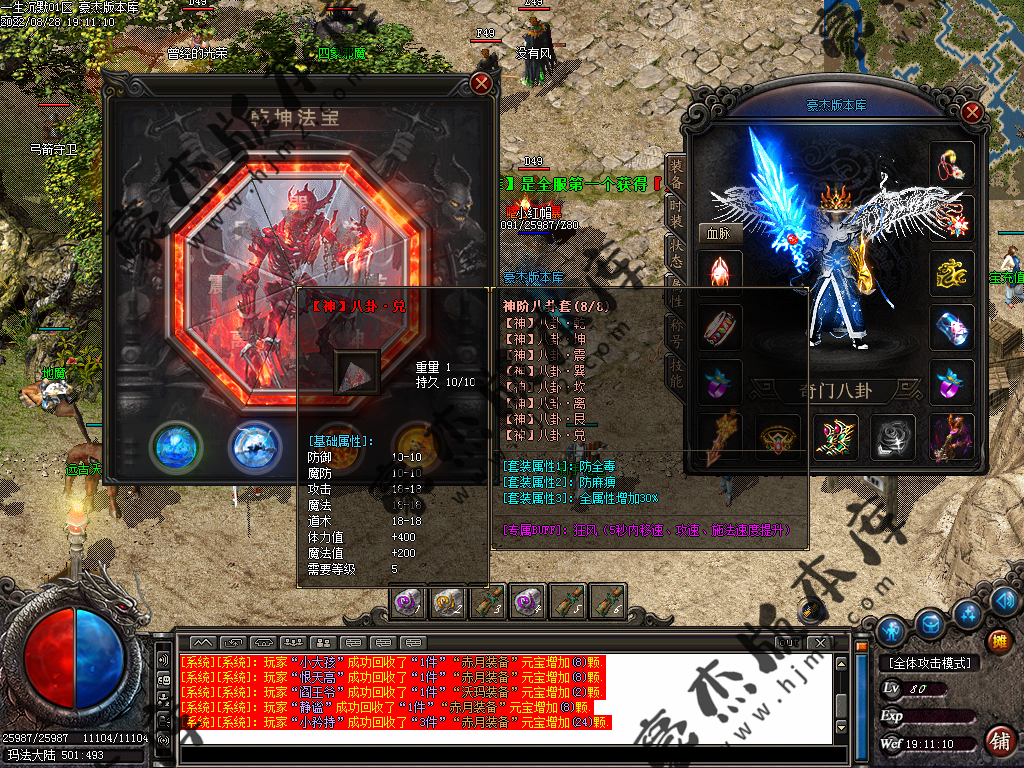Open the 奇门八卦 button
The height and width of the screenshot is (768, 1024).
click(x=834, y=391)
